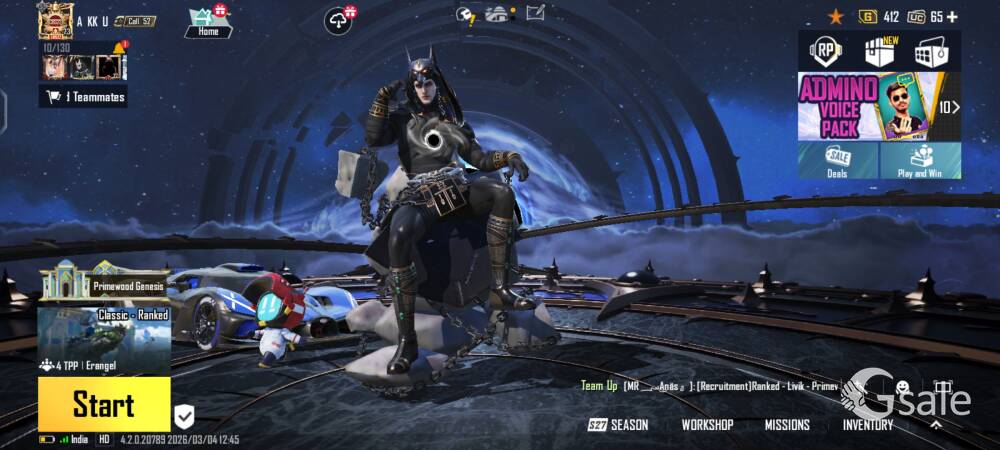1000x450 pixels.
Task: Go to the Workshop
Action: point(707,425)
